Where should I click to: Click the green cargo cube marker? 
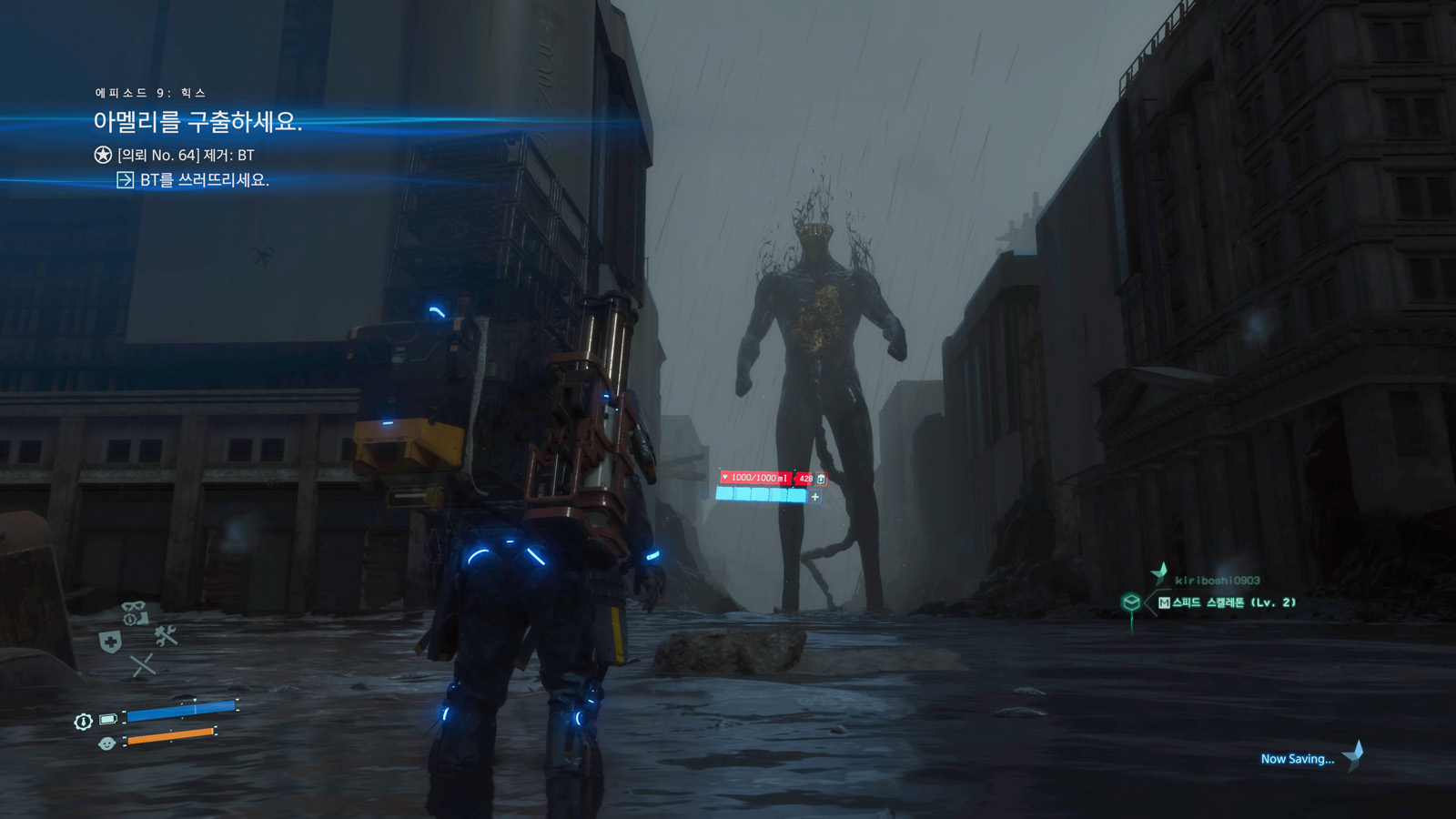(1131, 602)
